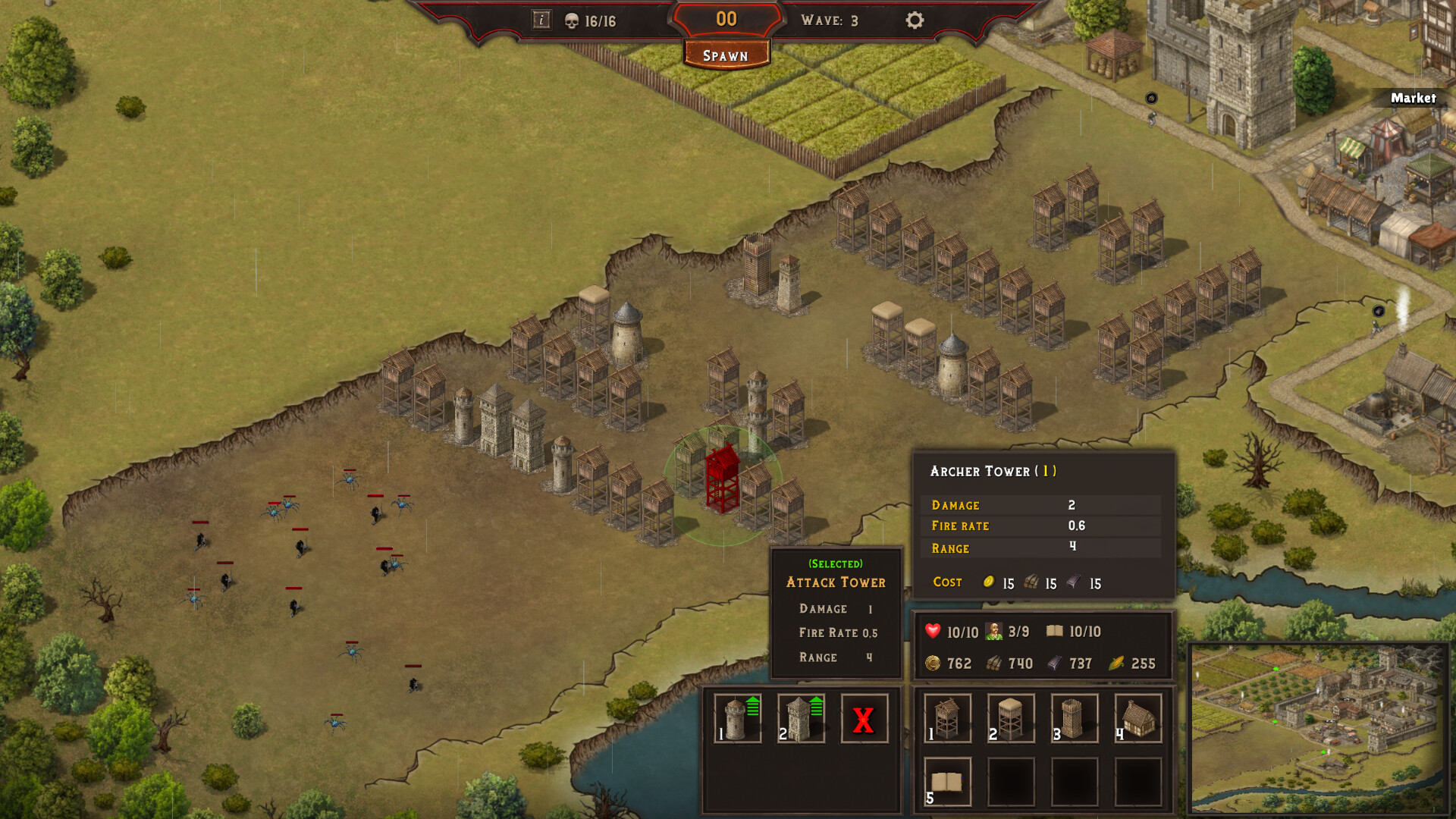Select the tier 1 tower upgrade option
Screen dimensions: 1456x819
pyautogui.click(x=736, y=718)
